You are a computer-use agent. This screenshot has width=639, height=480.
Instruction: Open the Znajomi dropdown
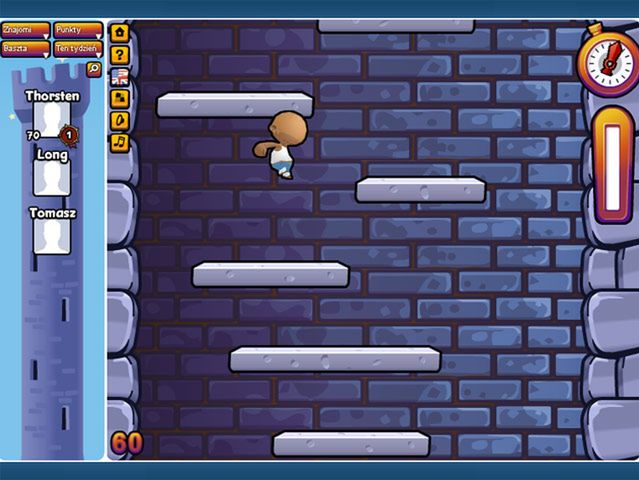26,31
